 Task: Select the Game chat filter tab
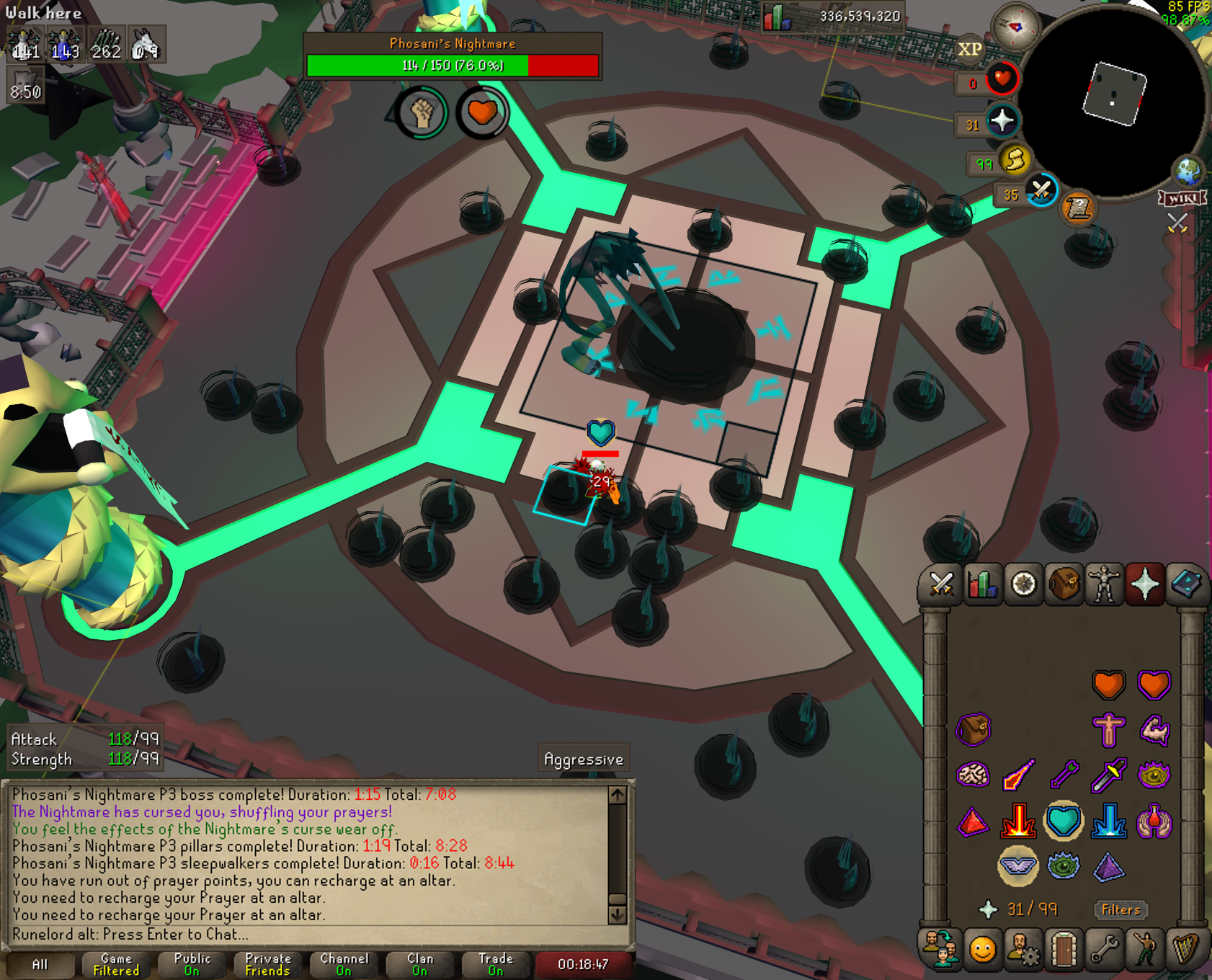116,964
